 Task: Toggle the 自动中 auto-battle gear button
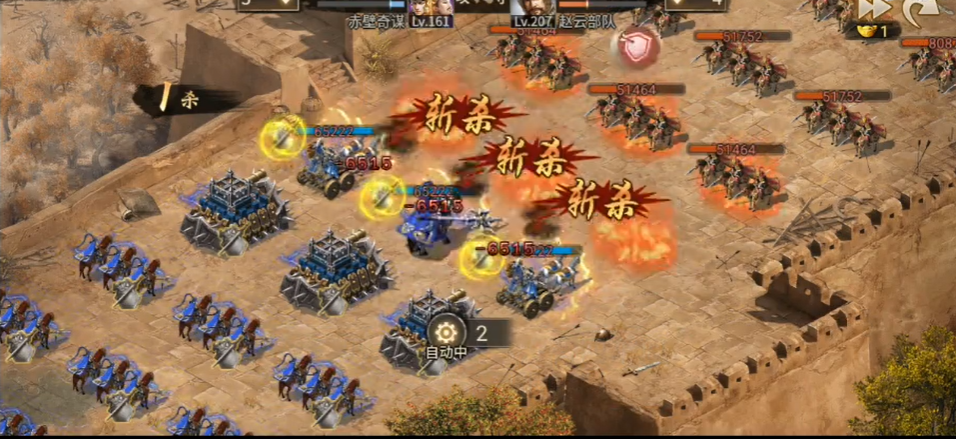[x=445, y=332]
